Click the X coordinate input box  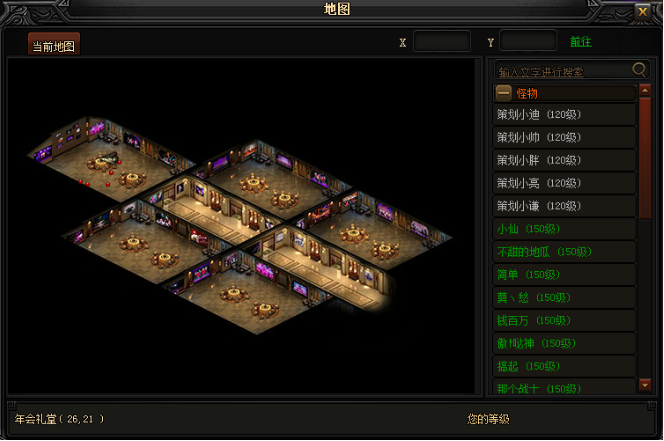point(441,42)
